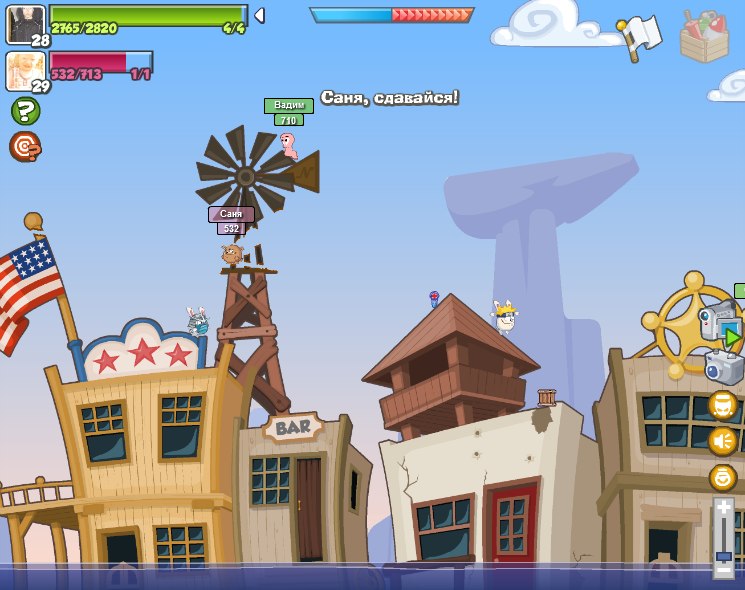Take a screenshot with the photo camera

725,367
